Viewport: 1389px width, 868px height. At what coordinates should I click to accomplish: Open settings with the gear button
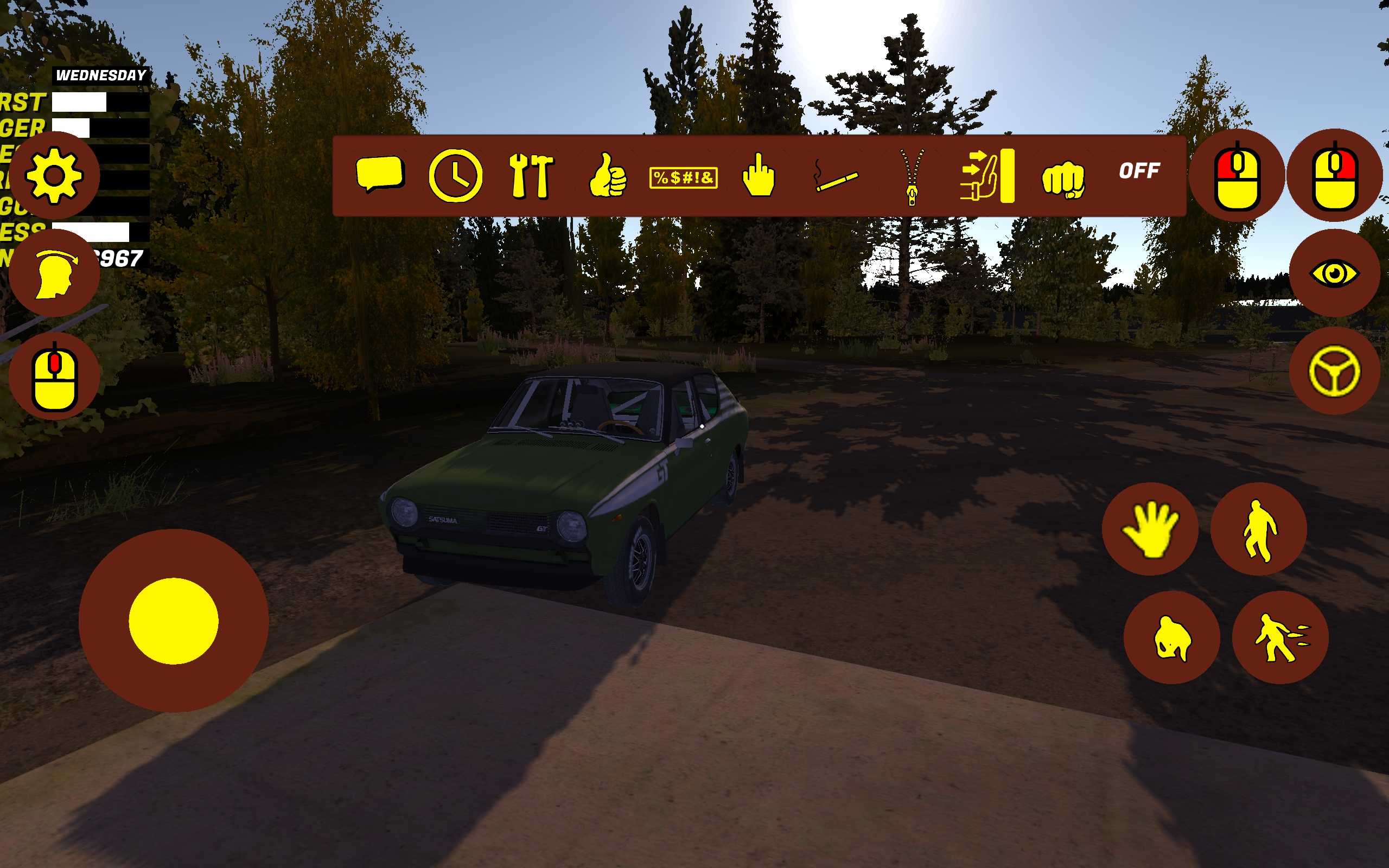(x=54, y=175)
